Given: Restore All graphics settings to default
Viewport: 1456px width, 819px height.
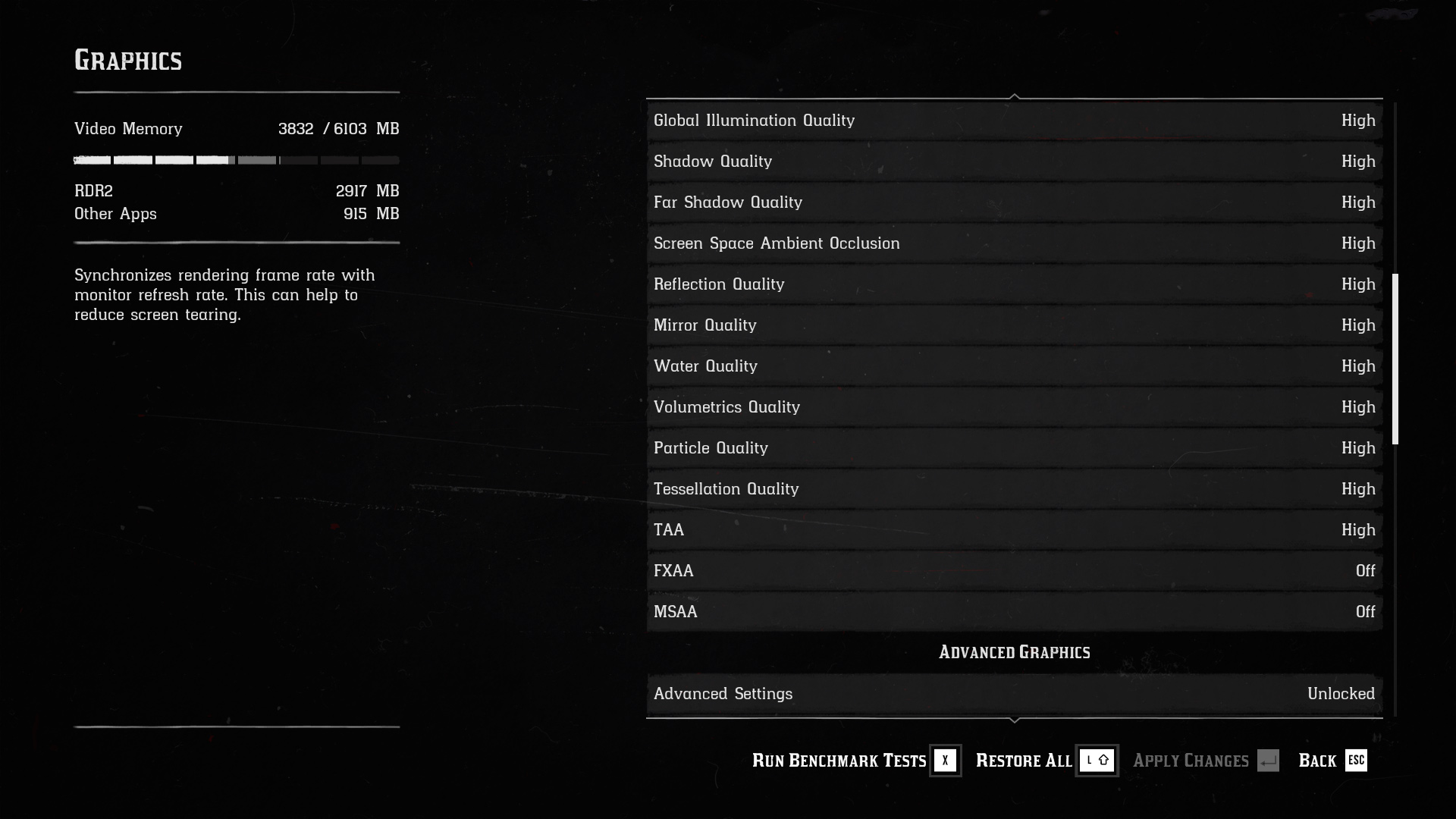Looking at the screenshot, I should (x=1045, y=761).
